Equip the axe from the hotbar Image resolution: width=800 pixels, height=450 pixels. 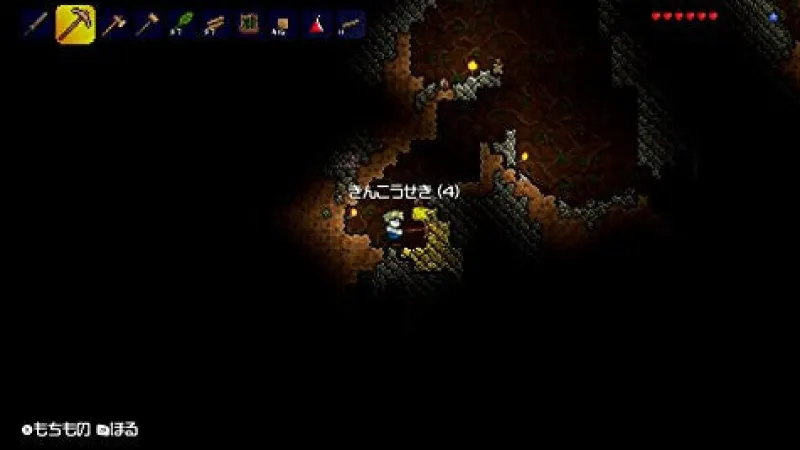coord(113,24)
